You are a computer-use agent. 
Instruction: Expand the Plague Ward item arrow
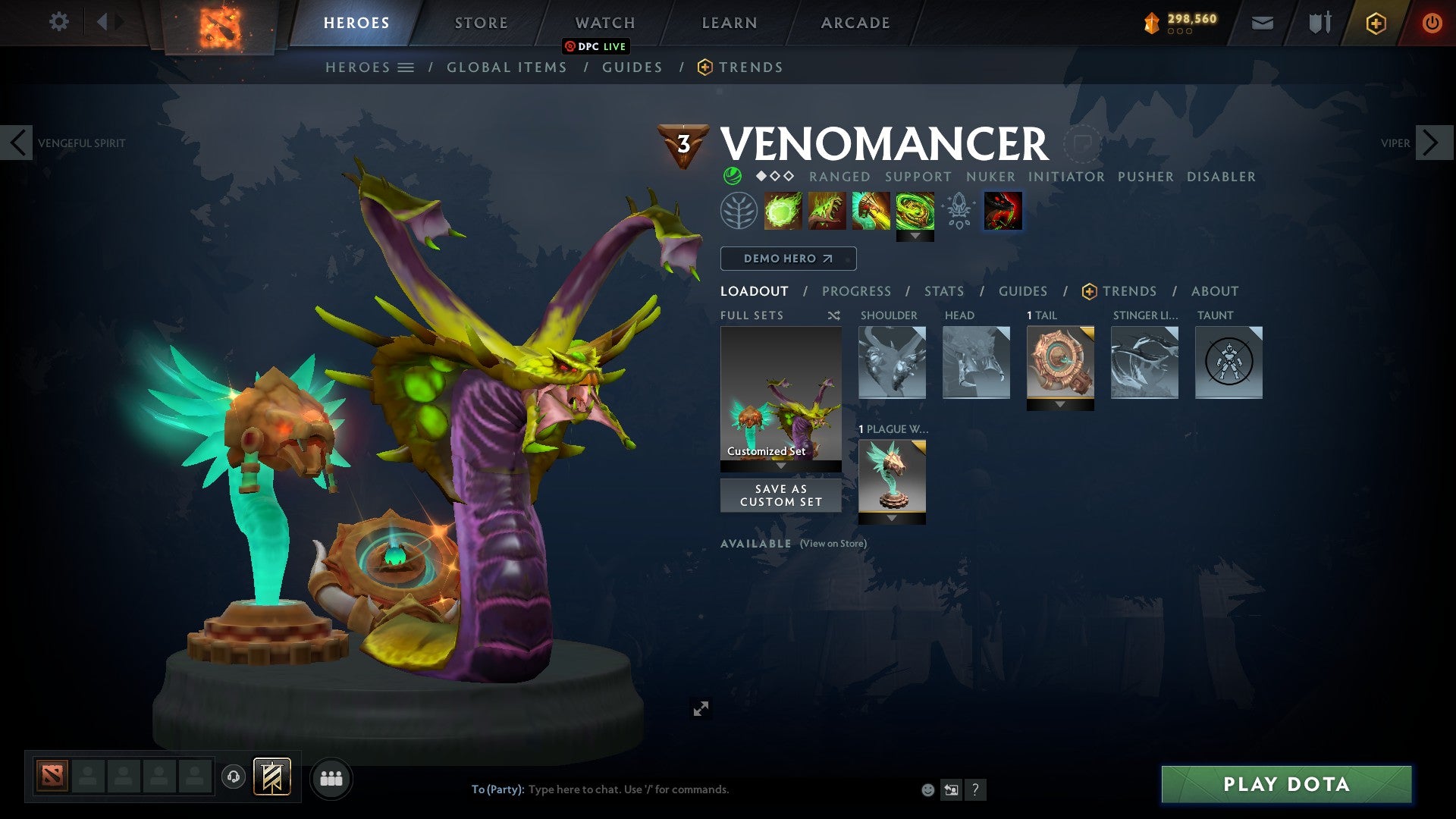(x=892, y=519)
